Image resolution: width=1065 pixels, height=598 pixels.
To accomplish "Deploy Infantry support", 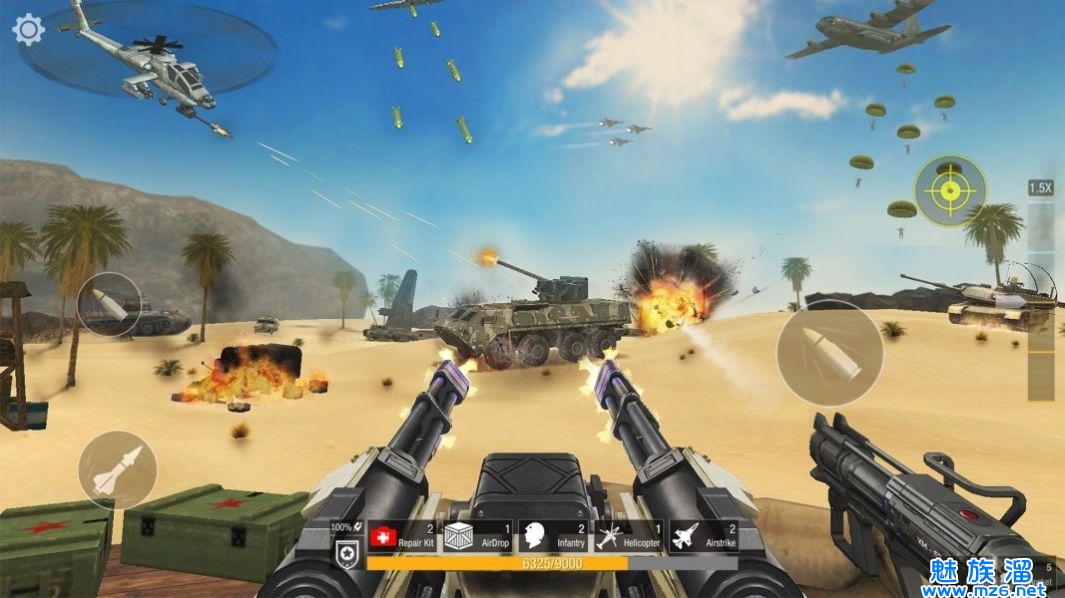I will [553, 538].
